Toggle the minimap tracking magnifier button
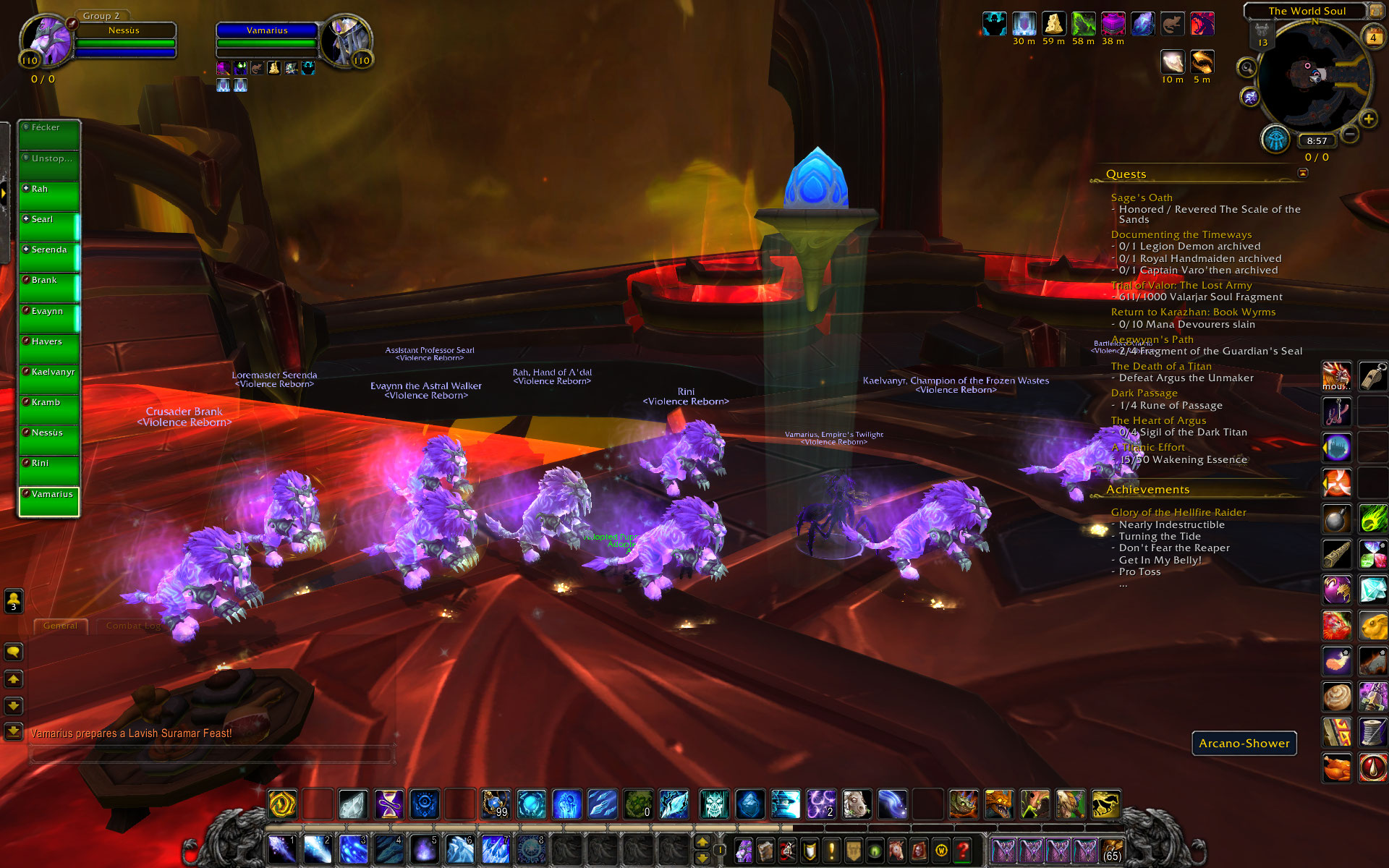1389x868 pixels. 1246,68
